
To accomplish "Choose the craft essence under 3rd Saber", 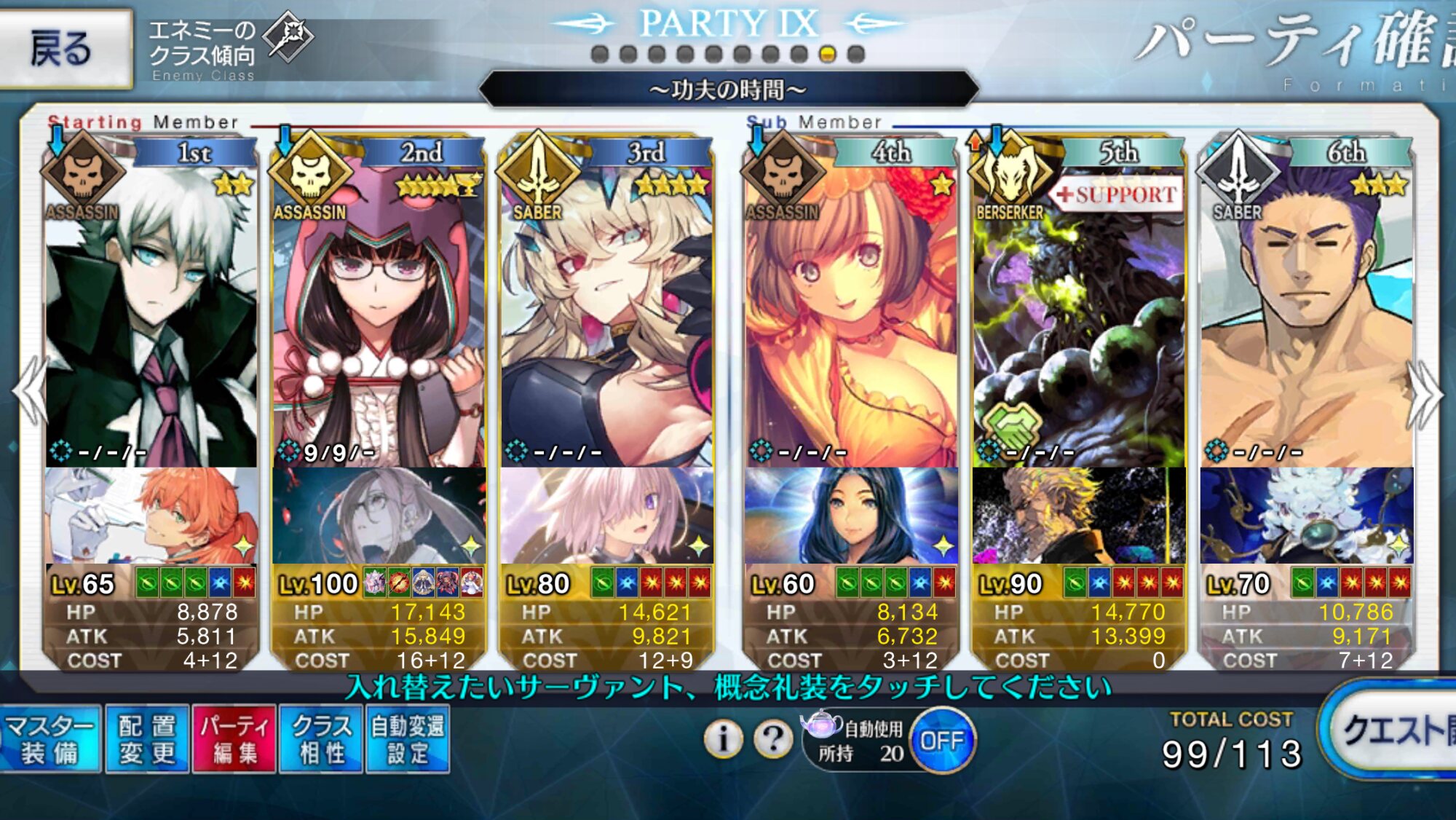I will pyautogui.click(x=606, y=516).
